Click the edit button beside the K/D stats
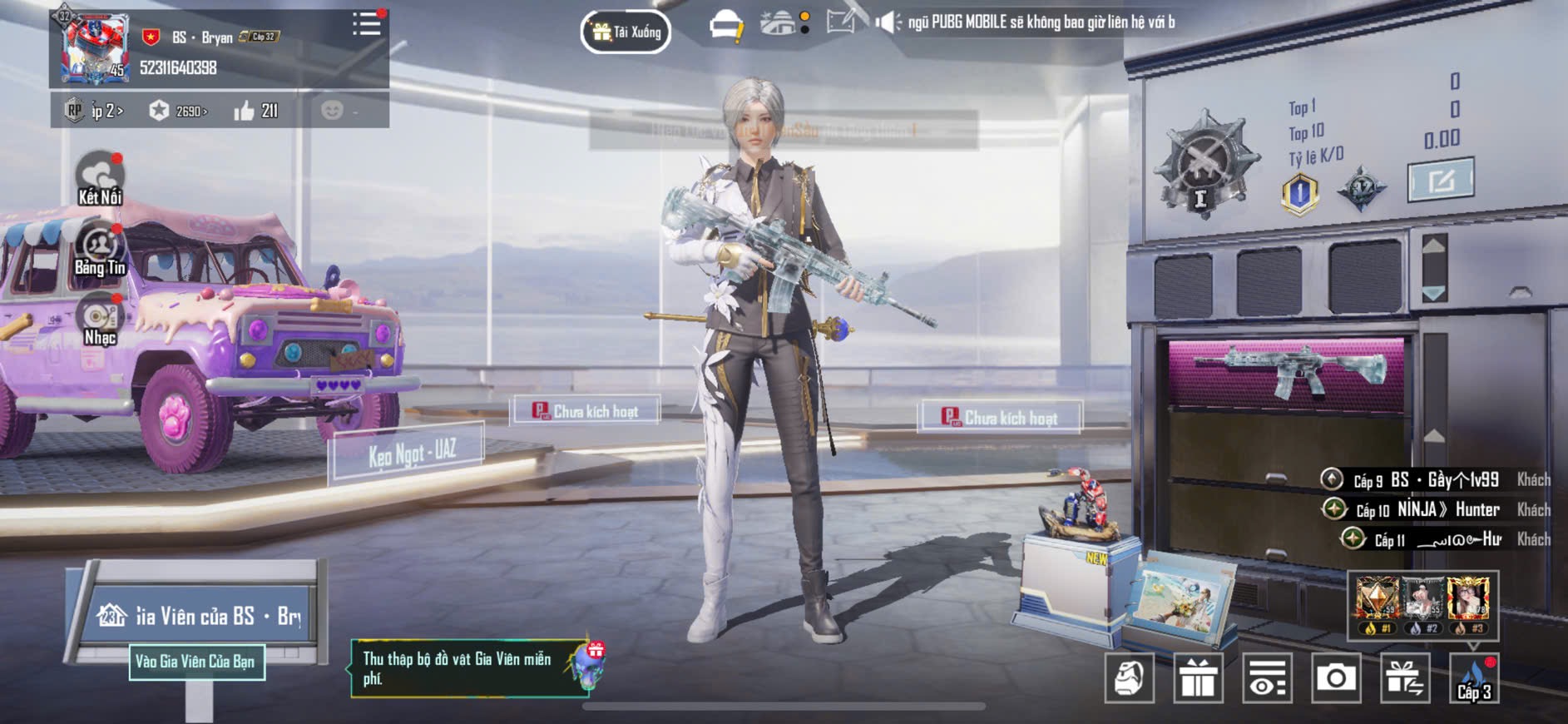The width and height of the screenshot is (1568, 724). pos(1440,179)
